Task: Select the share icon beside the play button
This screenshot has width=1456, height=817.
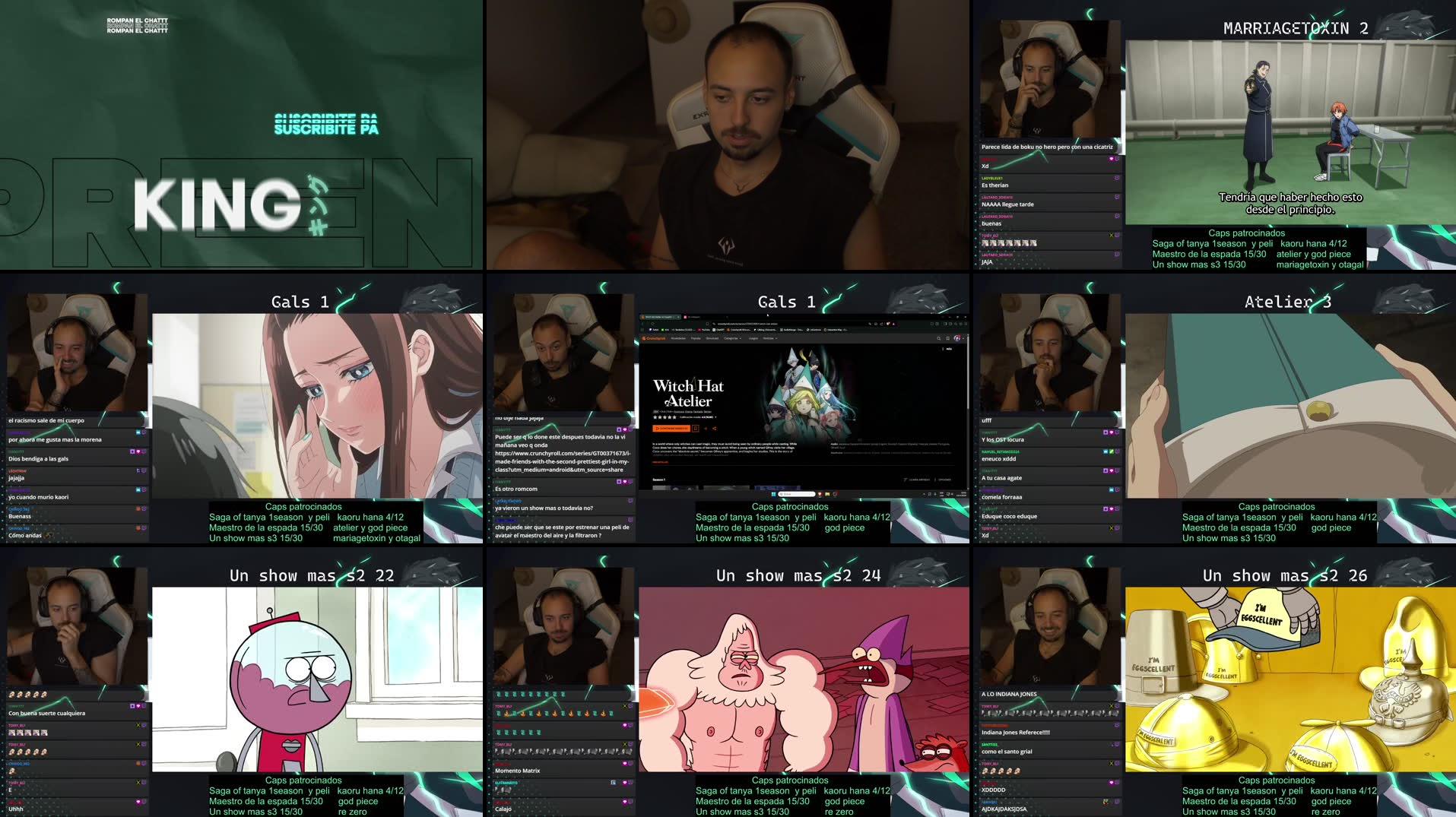Action: [x=715, y=428]
